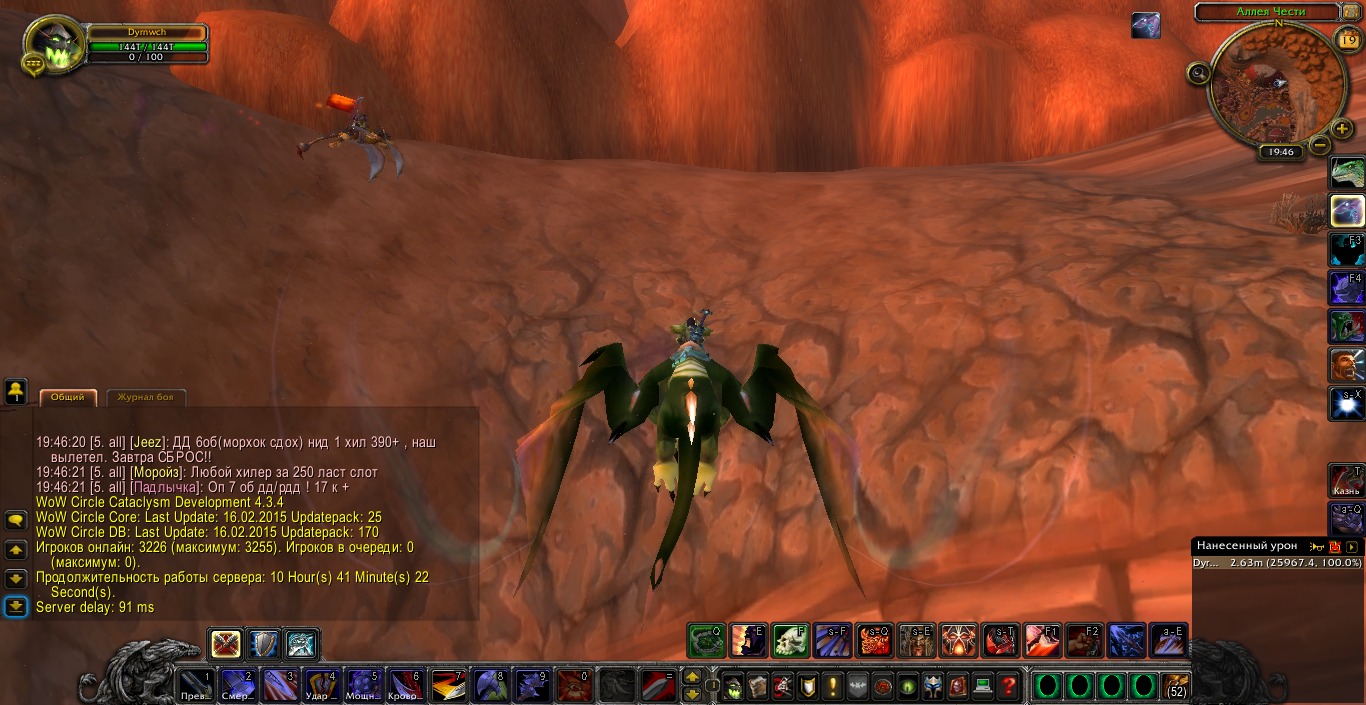Switch to the Общий chat tab

click(68, 397)
